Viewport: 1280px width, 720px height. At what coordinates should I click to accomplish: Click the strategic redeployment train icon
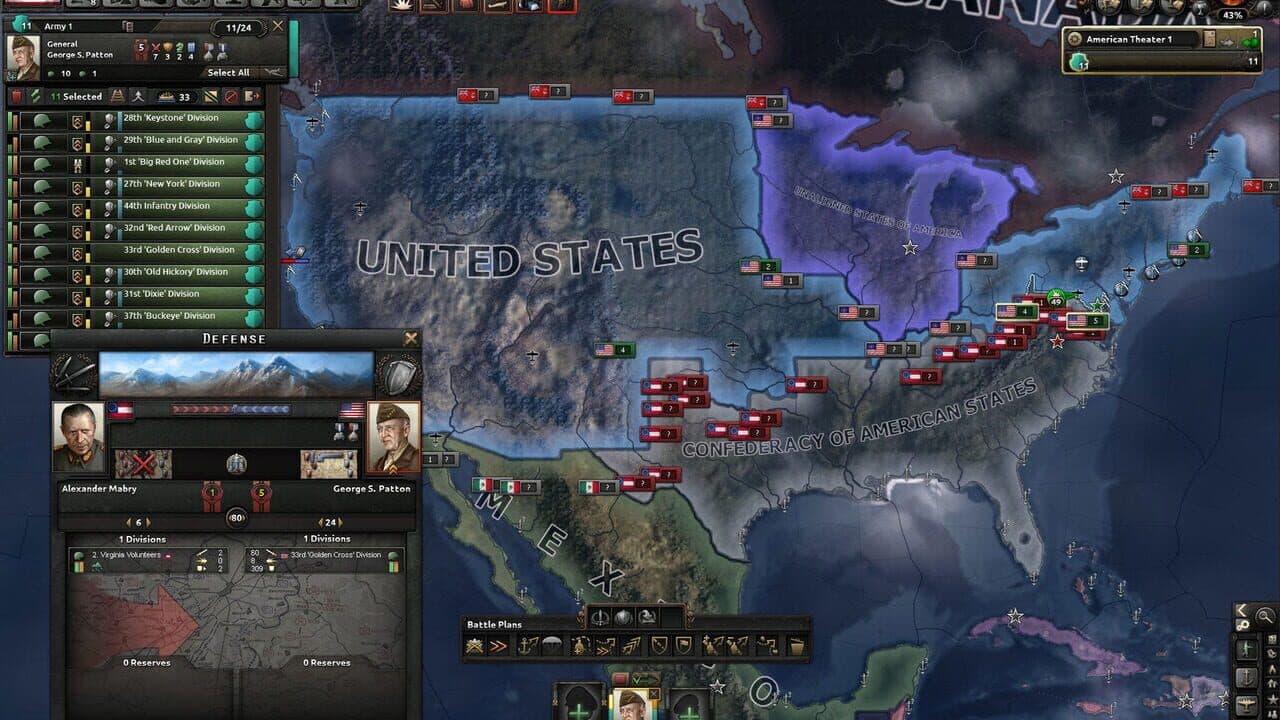click(x=117, y=96)
